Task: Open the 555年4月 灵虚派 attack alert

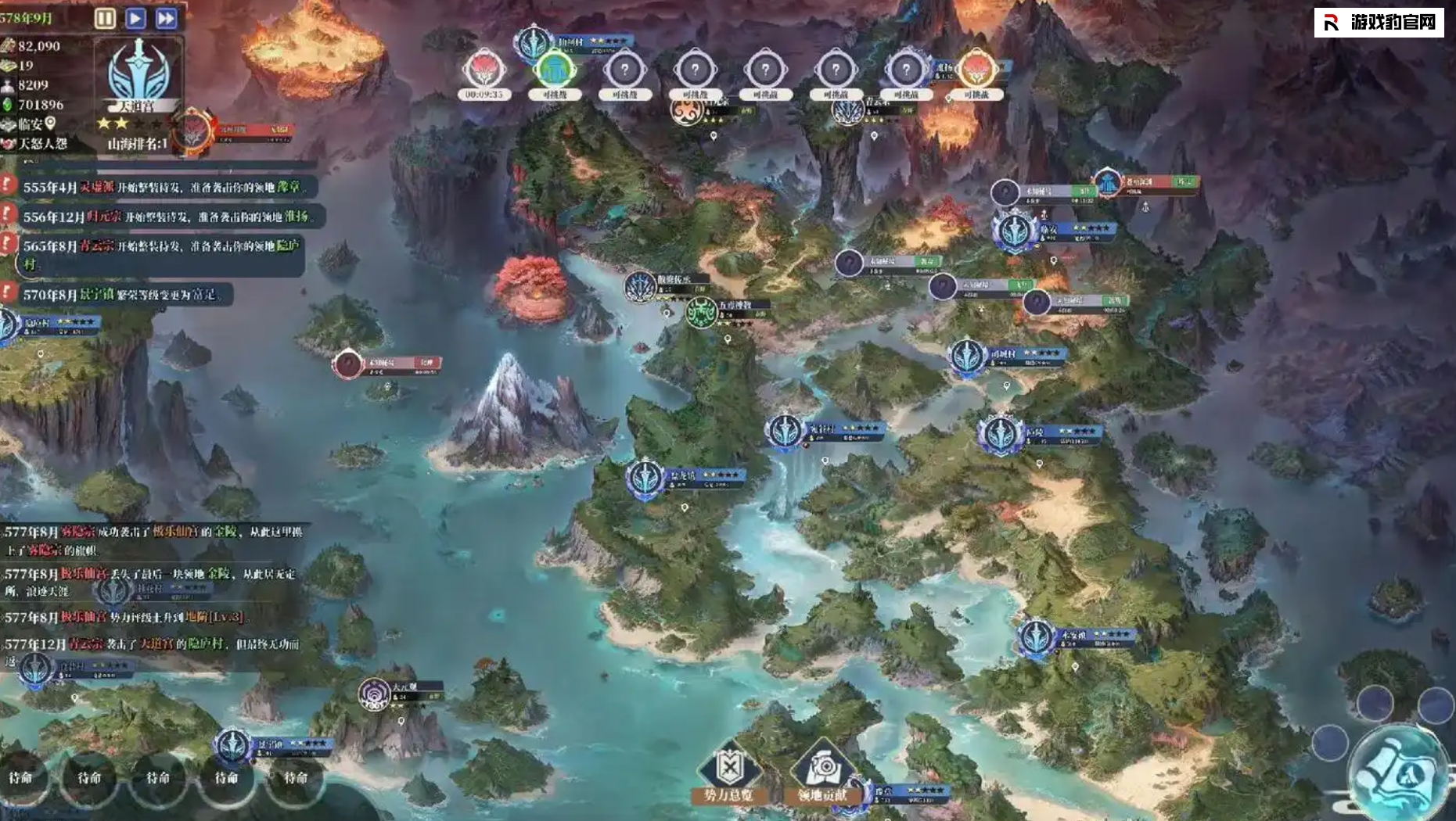Action: (x=160, y=188)
